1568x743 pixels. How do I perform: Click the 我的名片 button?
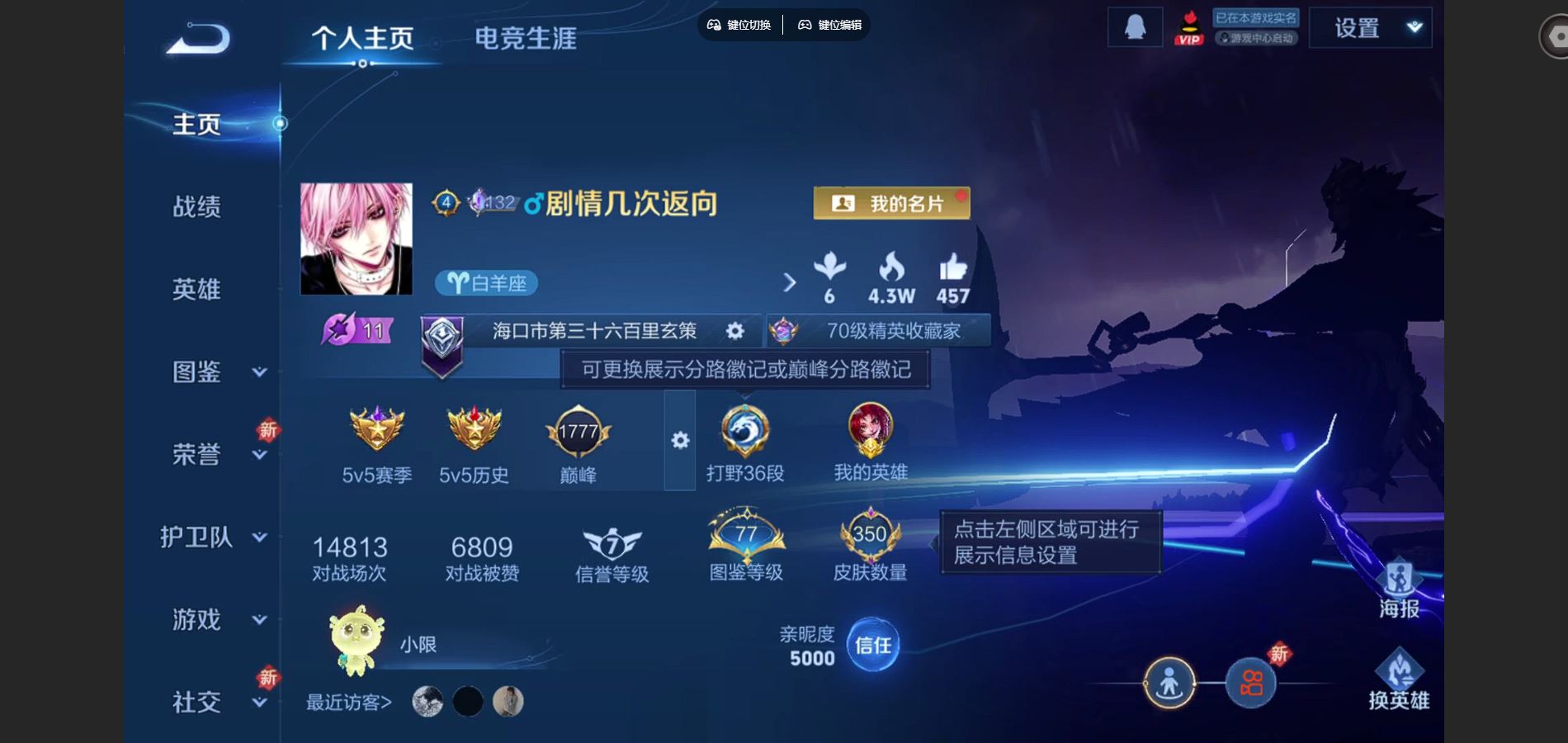891,203
